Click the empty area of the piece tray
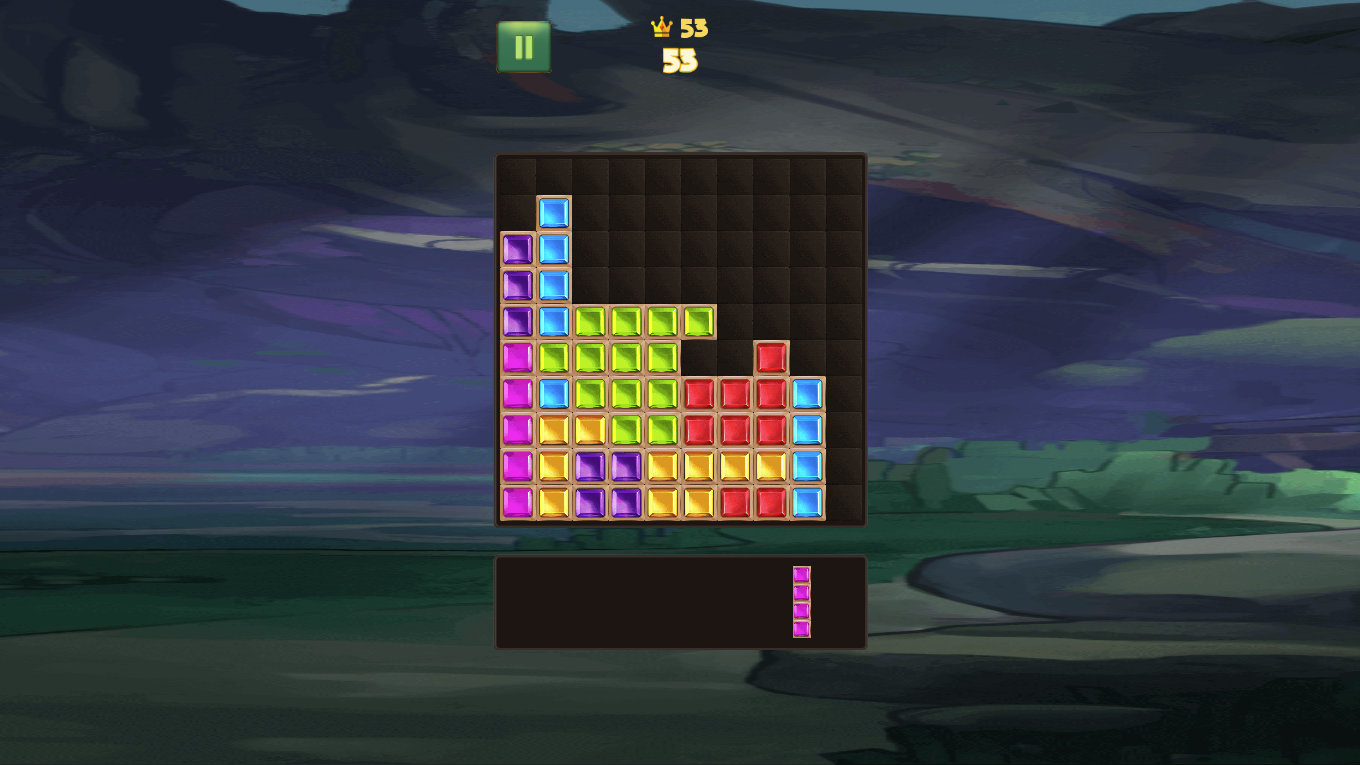1360x765 pixels. coord(620,602)
